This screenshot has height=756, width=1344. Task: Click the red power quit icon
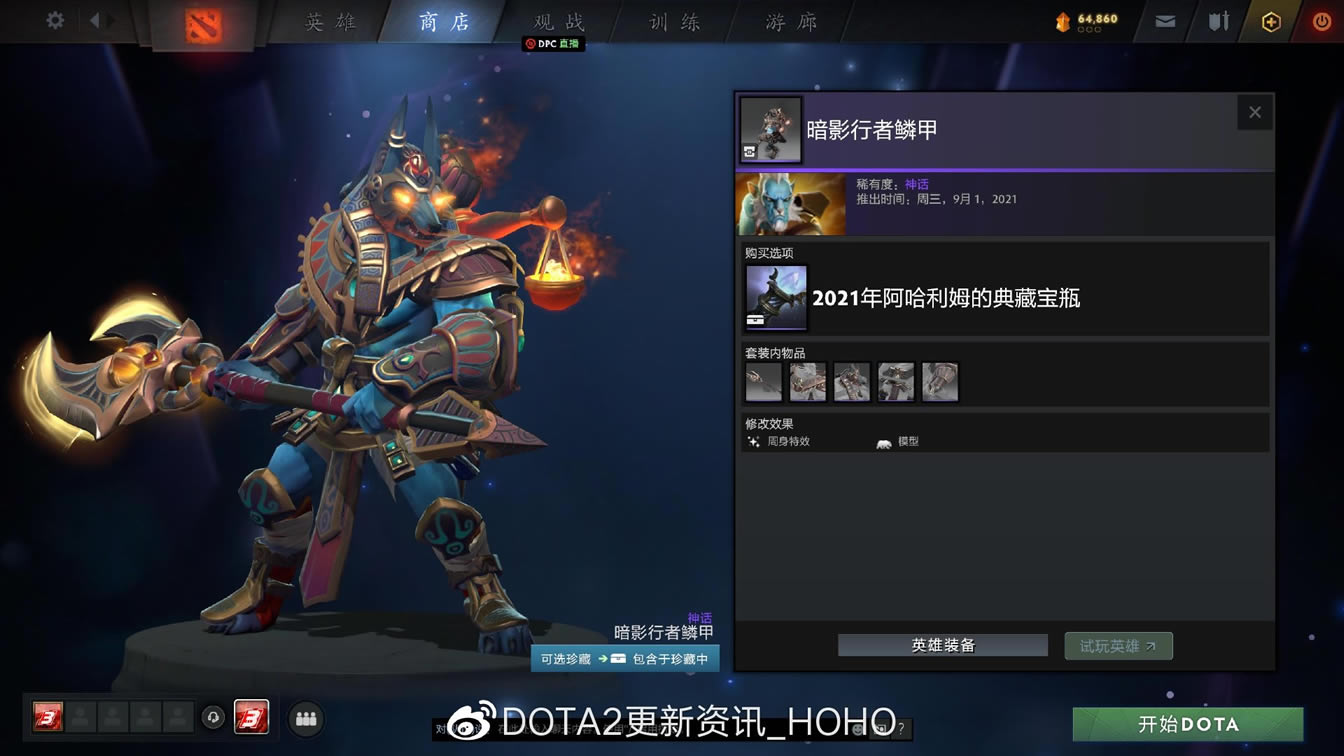(1321, 19)
